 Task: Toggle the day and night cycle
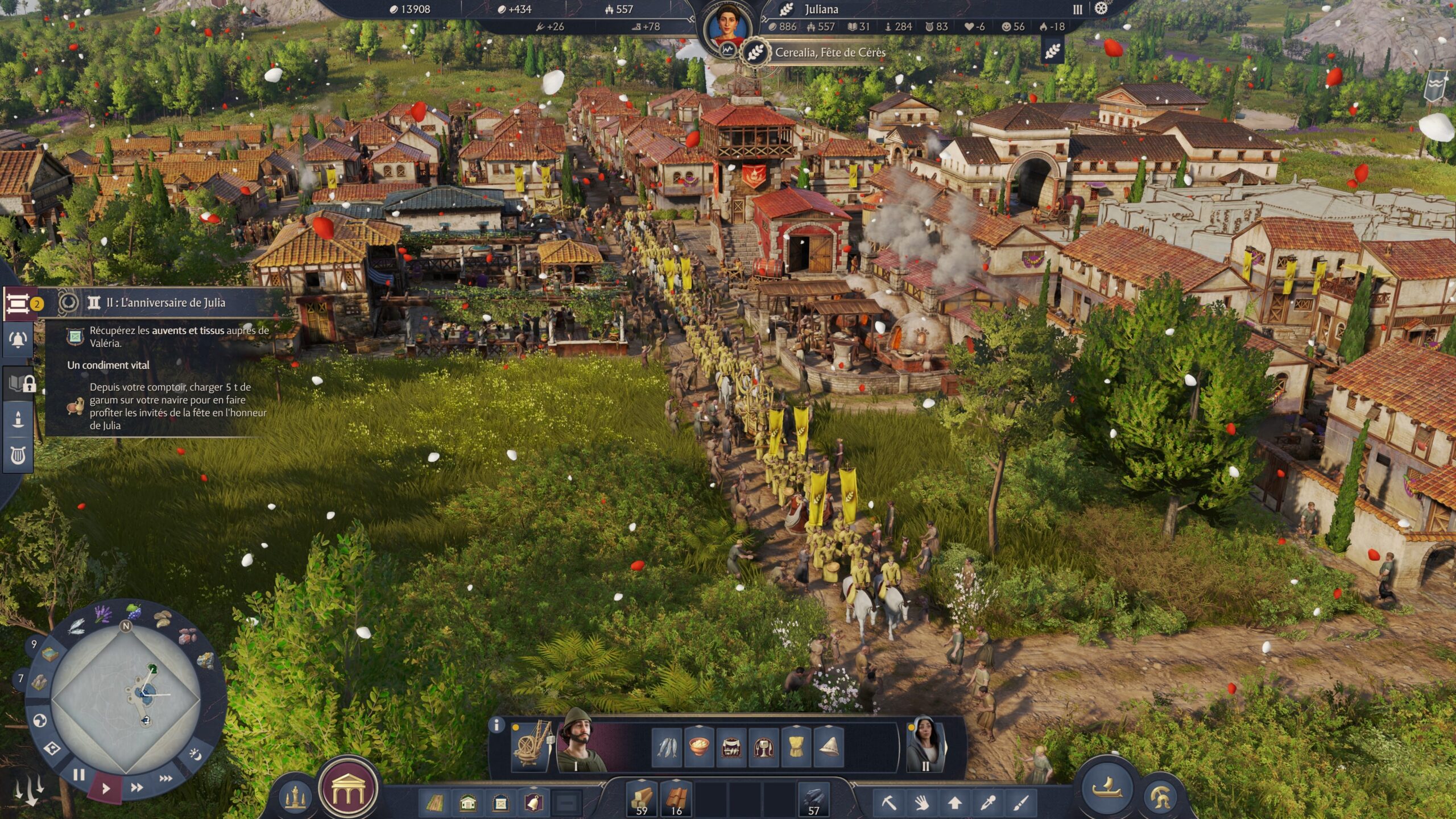click(x=195, y=755)
